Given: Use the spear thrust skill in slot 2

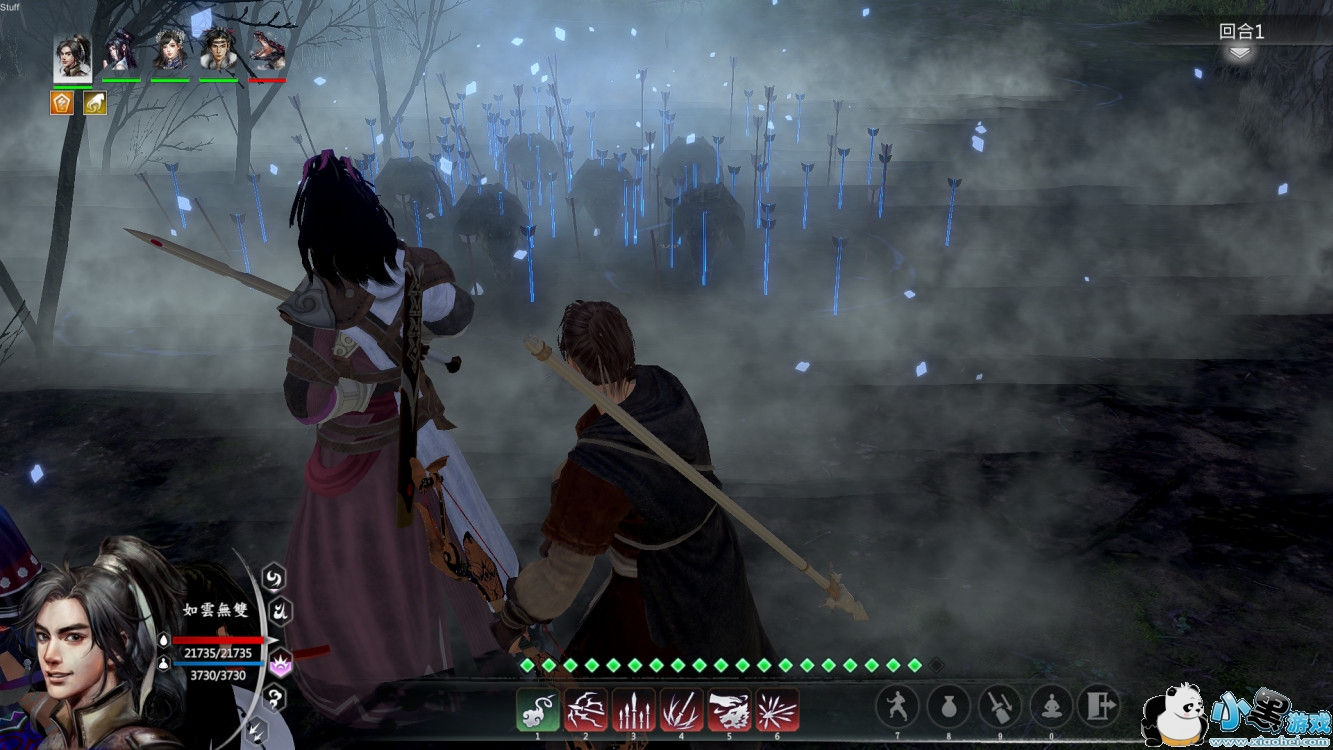Looking at the screenshot, I should [586, 710].
